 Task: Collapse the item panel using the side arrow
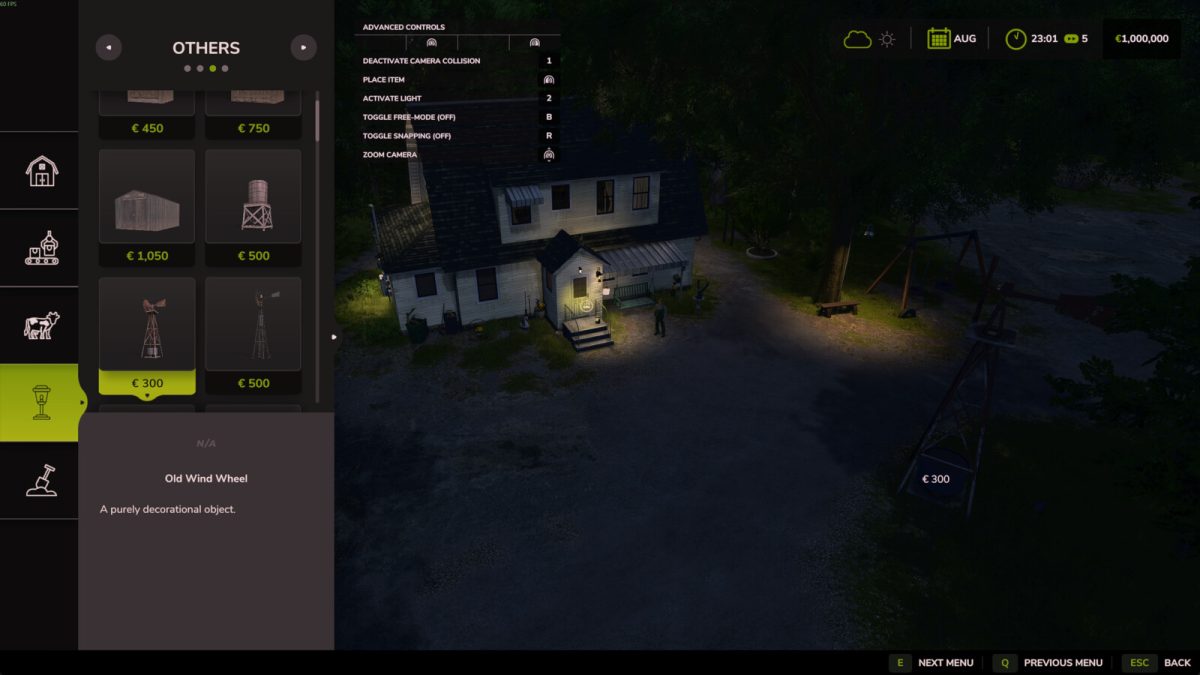(x=334, y=337)
